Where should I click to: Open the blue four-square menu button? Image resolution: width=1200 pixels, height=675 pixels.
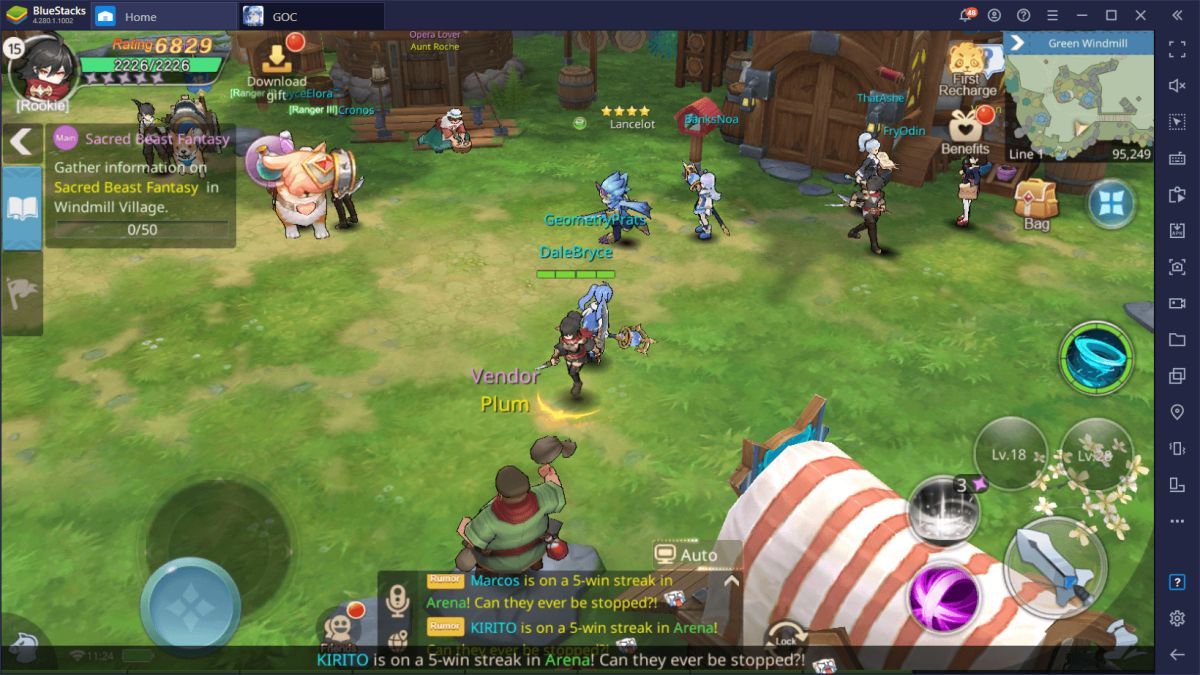click(1110, 203)
